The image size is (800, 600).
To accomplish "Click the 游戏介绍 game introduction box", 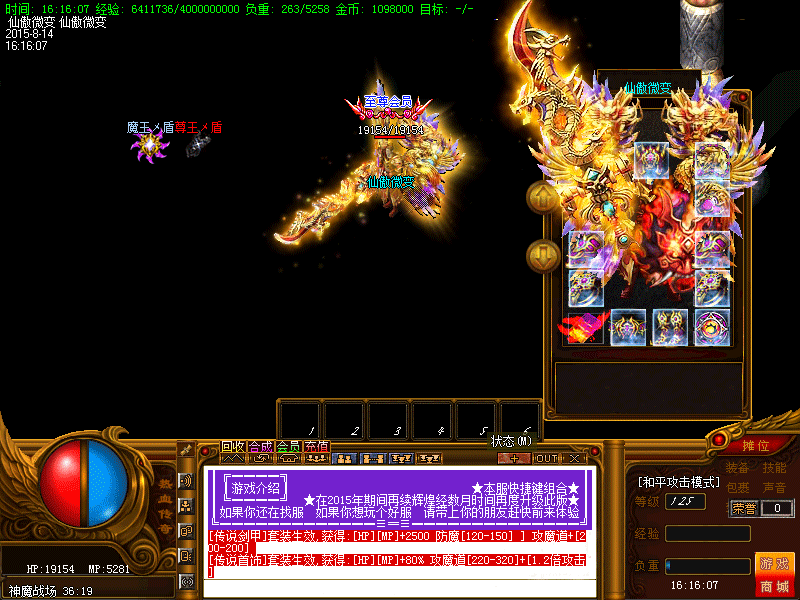I will tap(256, 489).
